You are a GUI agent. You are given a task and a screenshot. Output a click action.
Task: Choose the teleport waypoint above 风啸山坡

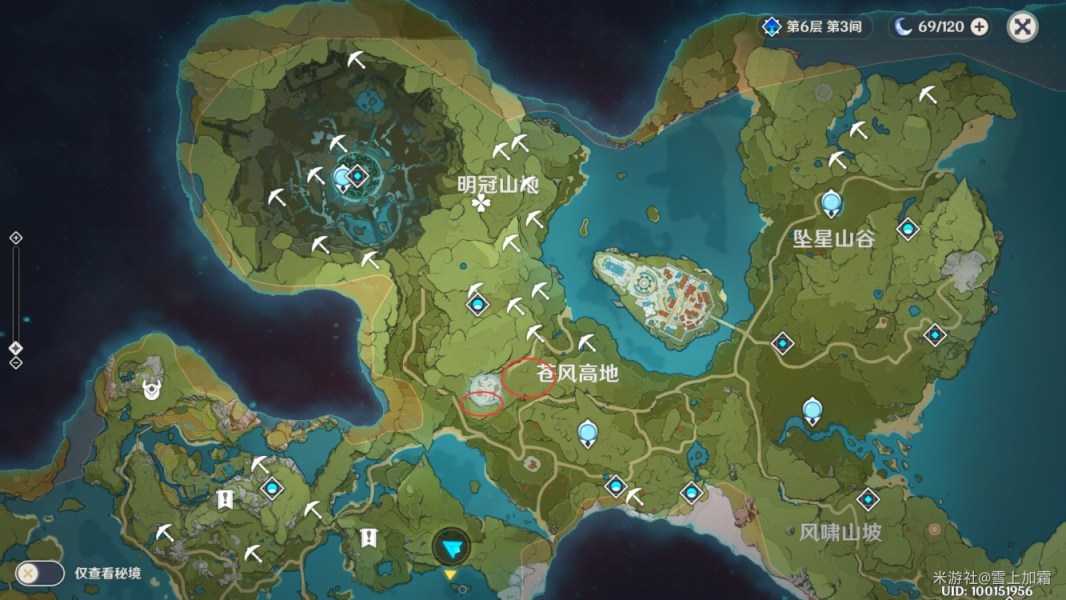click(867, 499)
